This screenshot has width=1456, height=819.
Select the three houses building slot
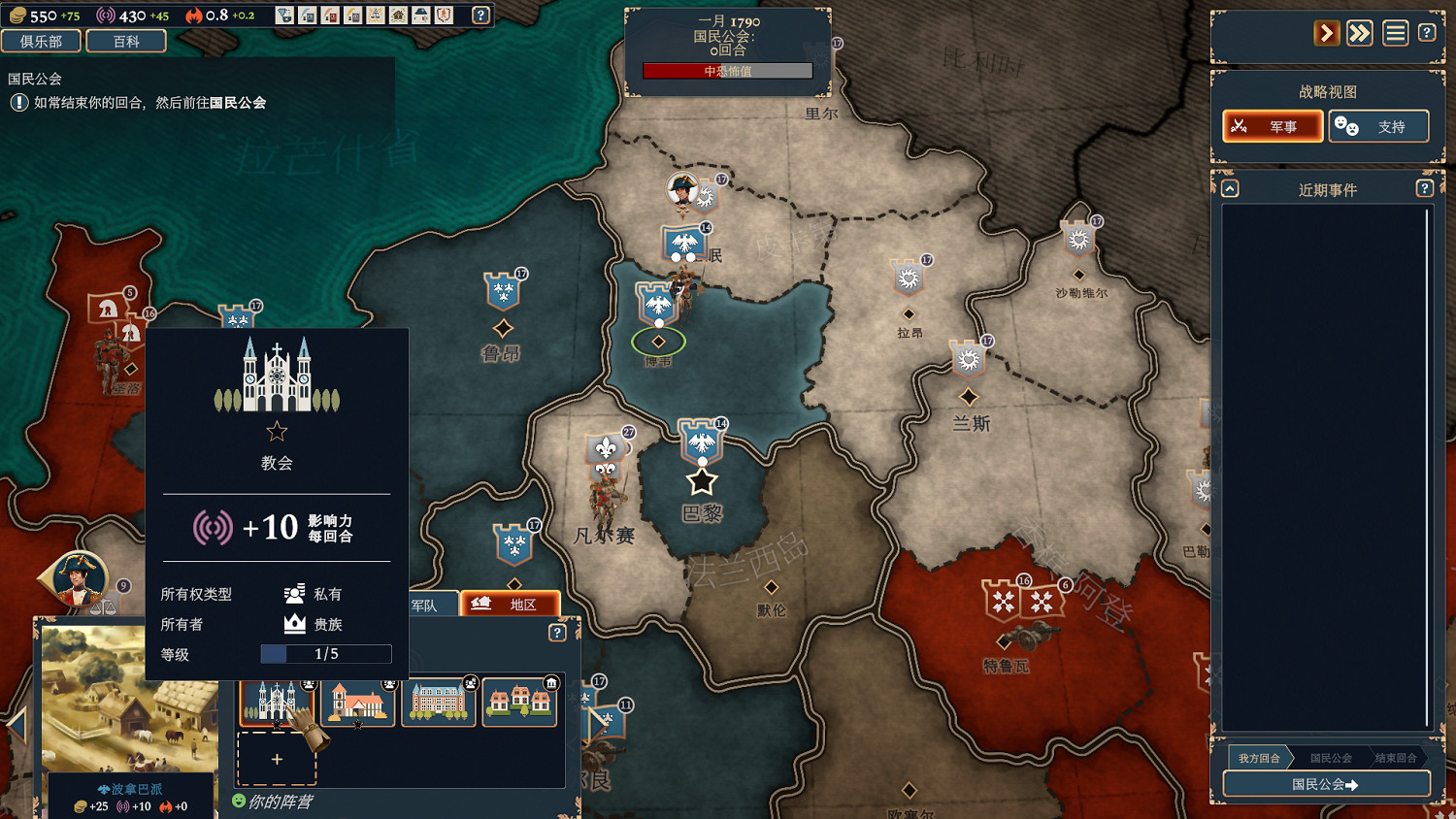519,702
